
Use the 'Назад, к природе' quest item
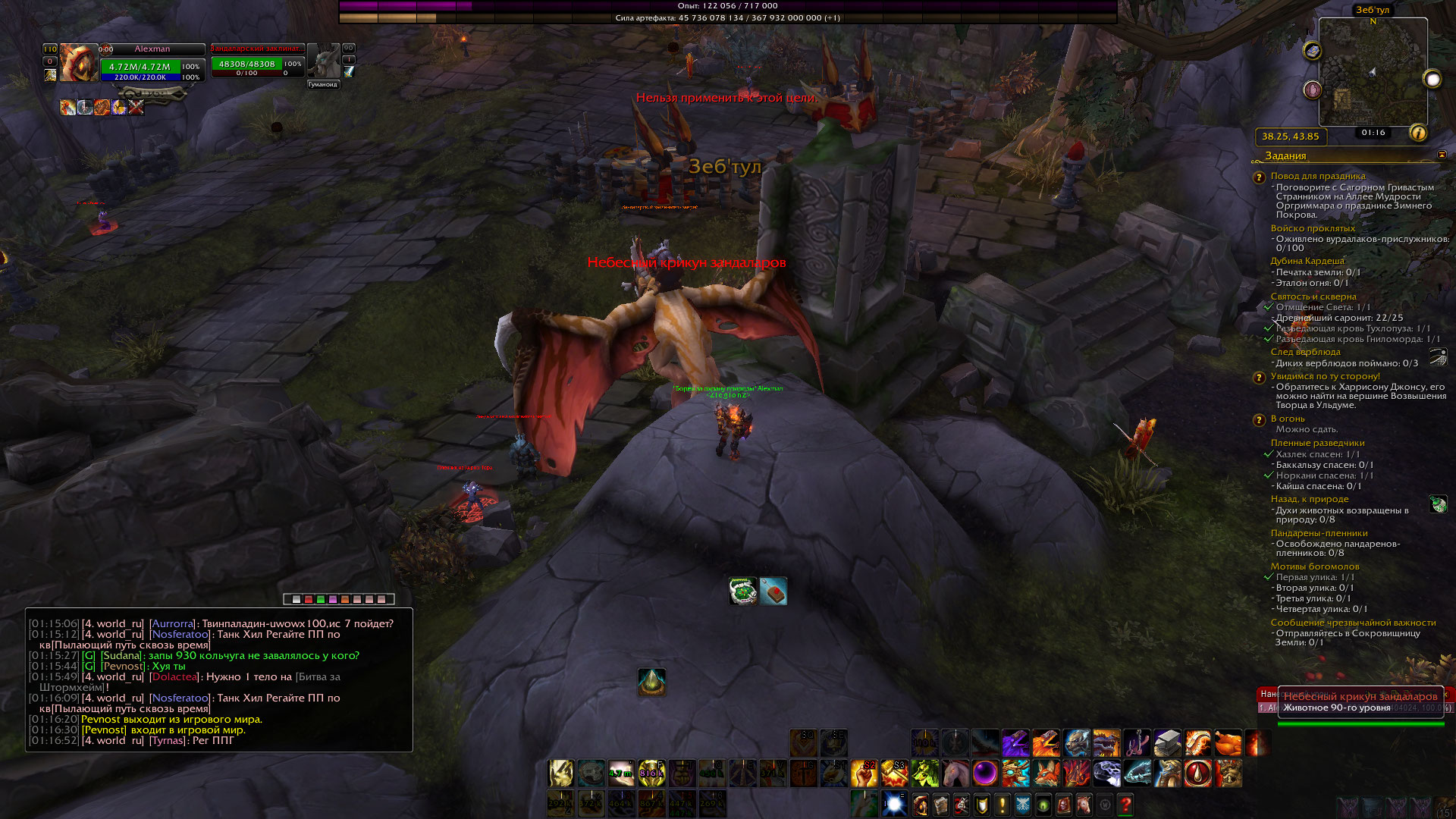point(1438,504)
